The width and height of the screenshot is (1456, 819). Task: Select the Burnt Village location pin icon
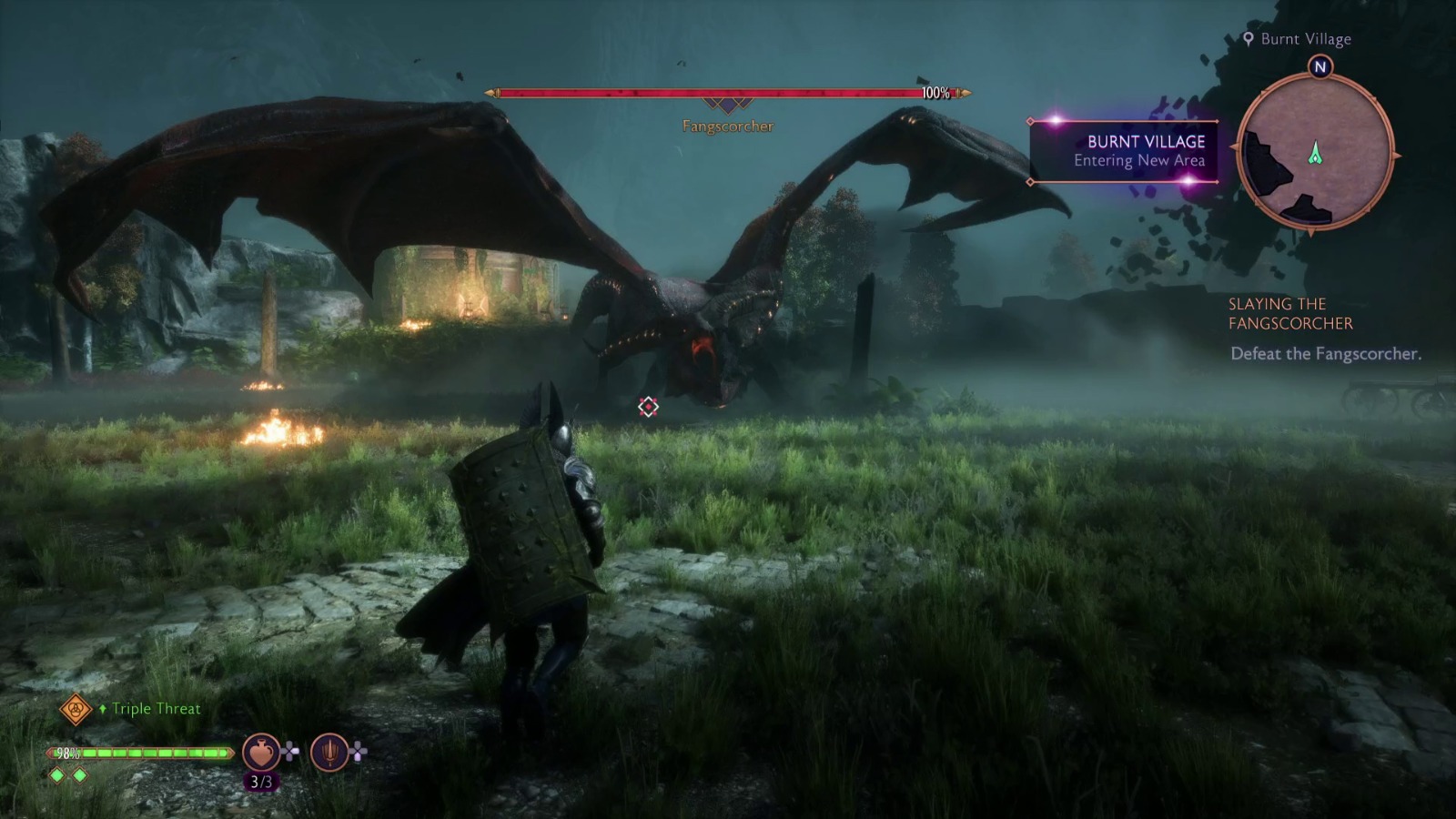[1249, 38]
